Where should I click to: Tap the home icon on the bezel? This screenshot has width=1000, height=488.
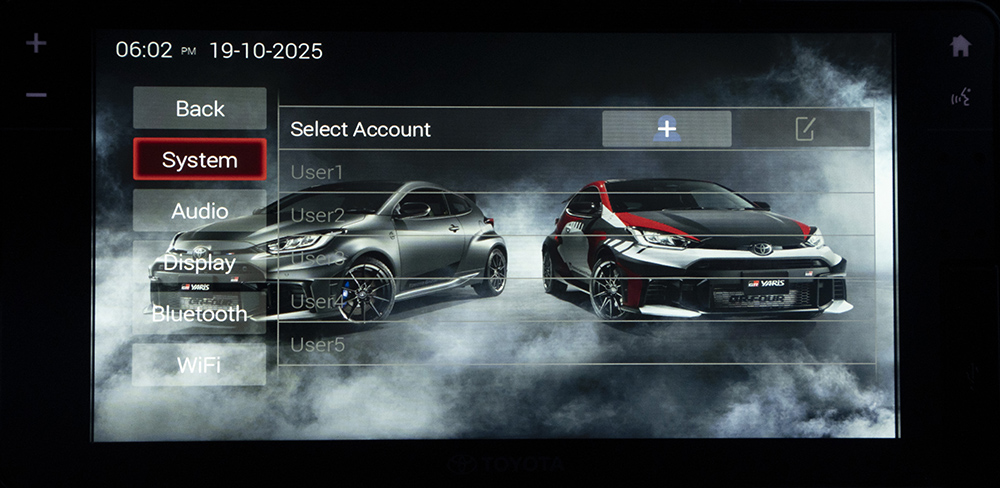tap(960, 46)
